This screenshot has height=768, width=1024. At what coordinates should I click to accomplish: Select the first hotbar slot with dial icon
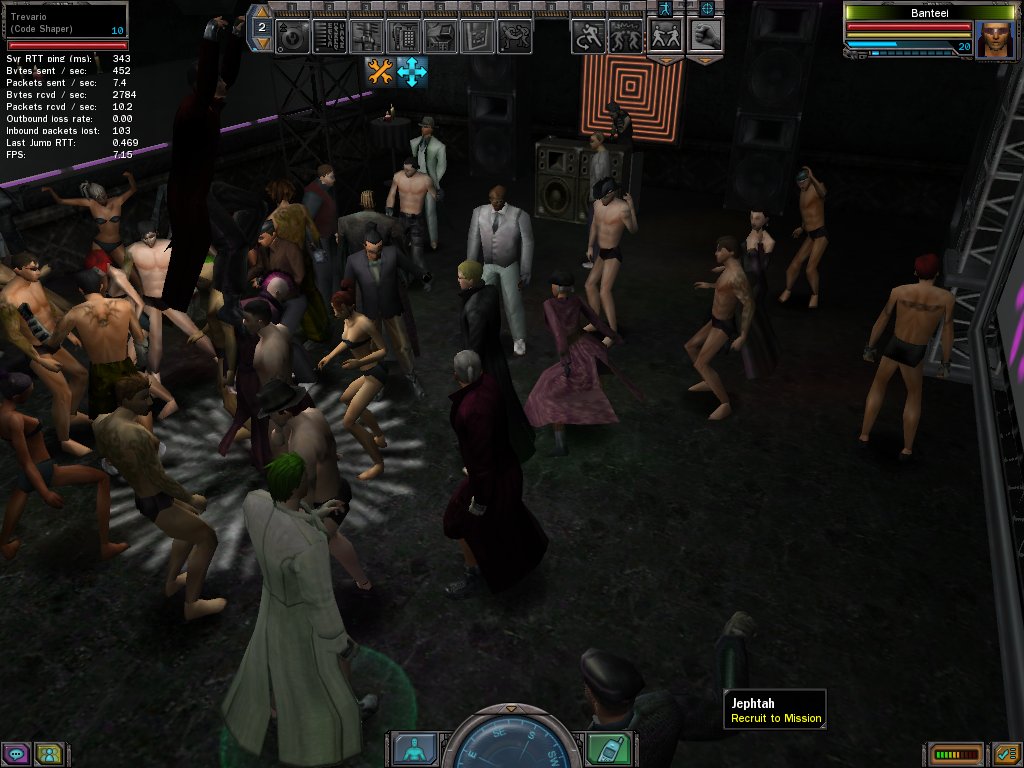tap(292, 36)
